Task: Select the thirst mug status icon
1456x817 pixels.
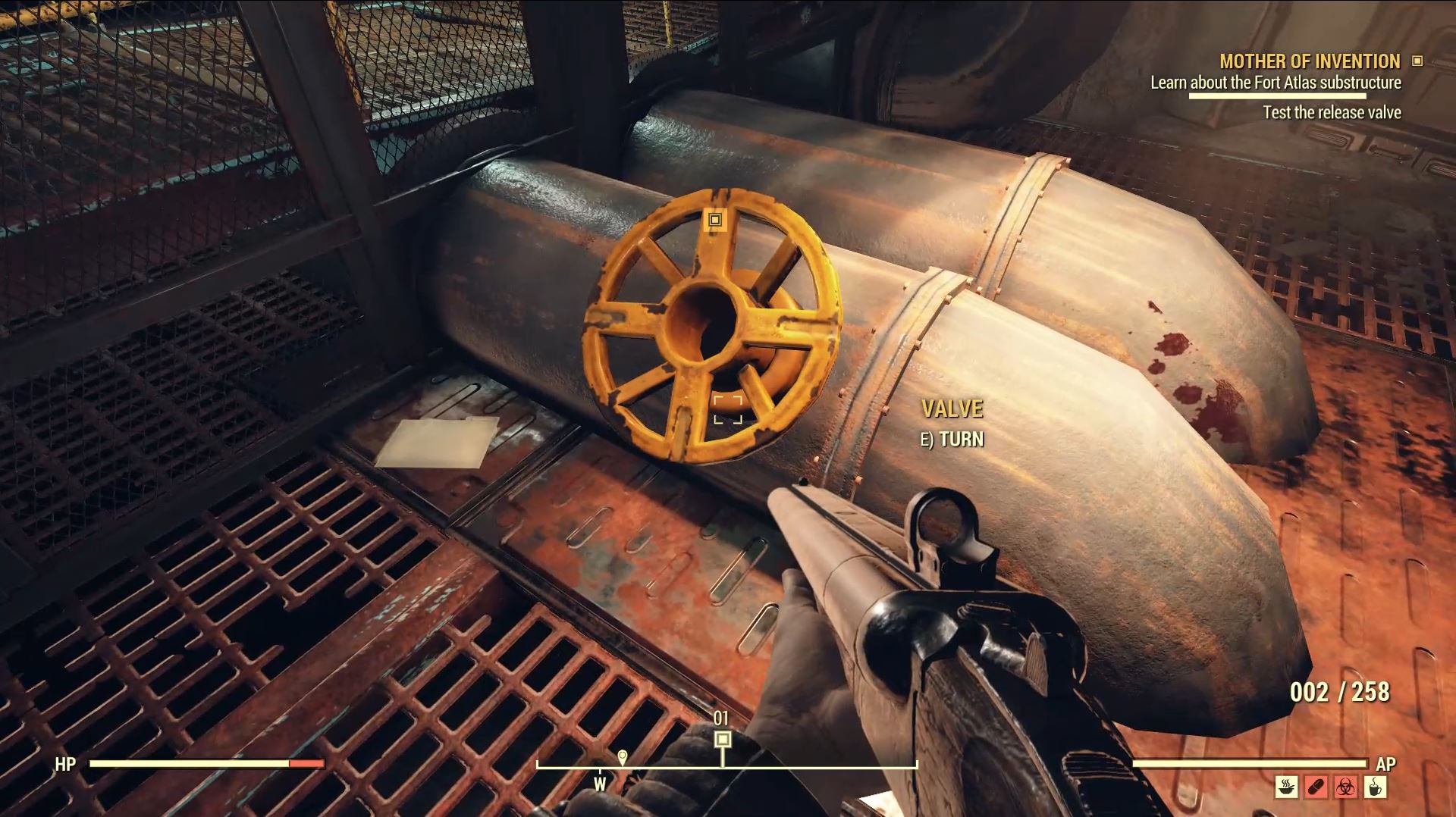Action: click(x=1376, y=787)
